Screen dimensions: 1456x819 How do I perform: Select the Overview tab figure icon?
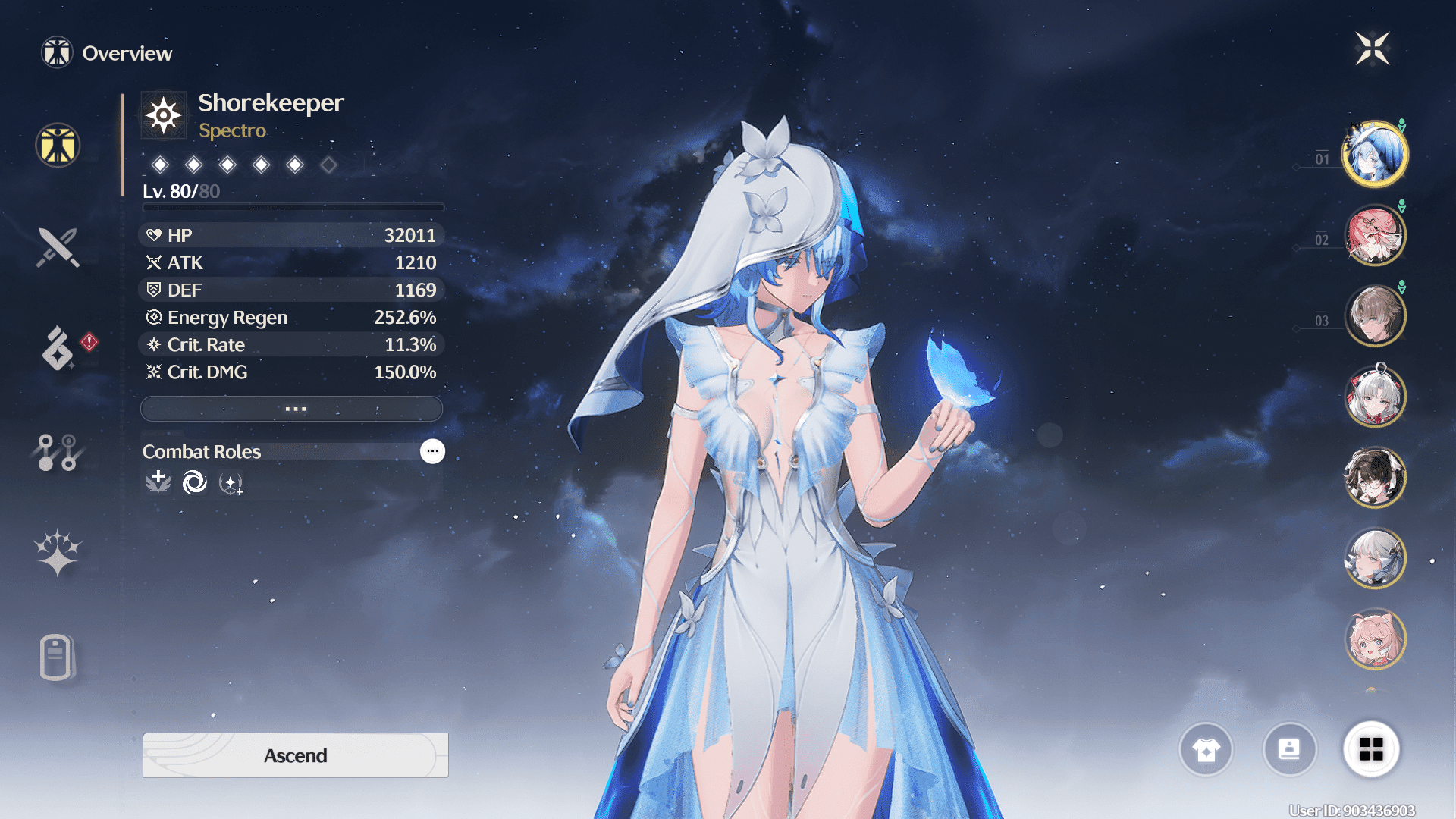pyautogui.click(x=58, y=145)
